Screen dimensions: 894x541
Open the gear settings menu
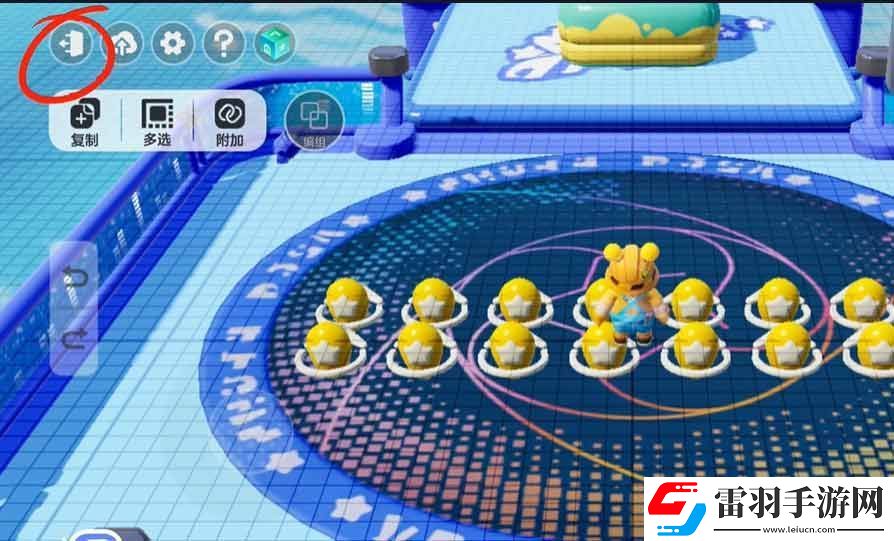pos(173,44)
